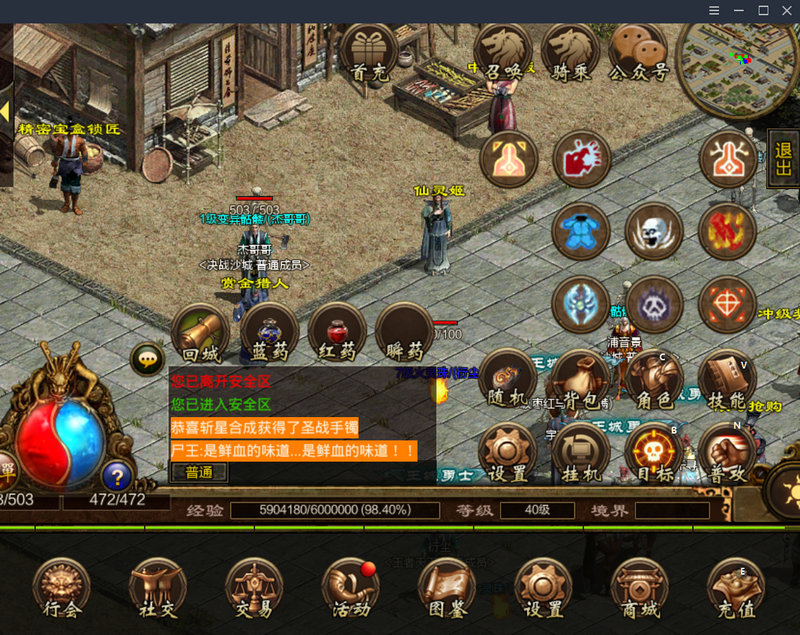Maximize the game window
This screenshot has height=635, width=800.
(763, 10)
